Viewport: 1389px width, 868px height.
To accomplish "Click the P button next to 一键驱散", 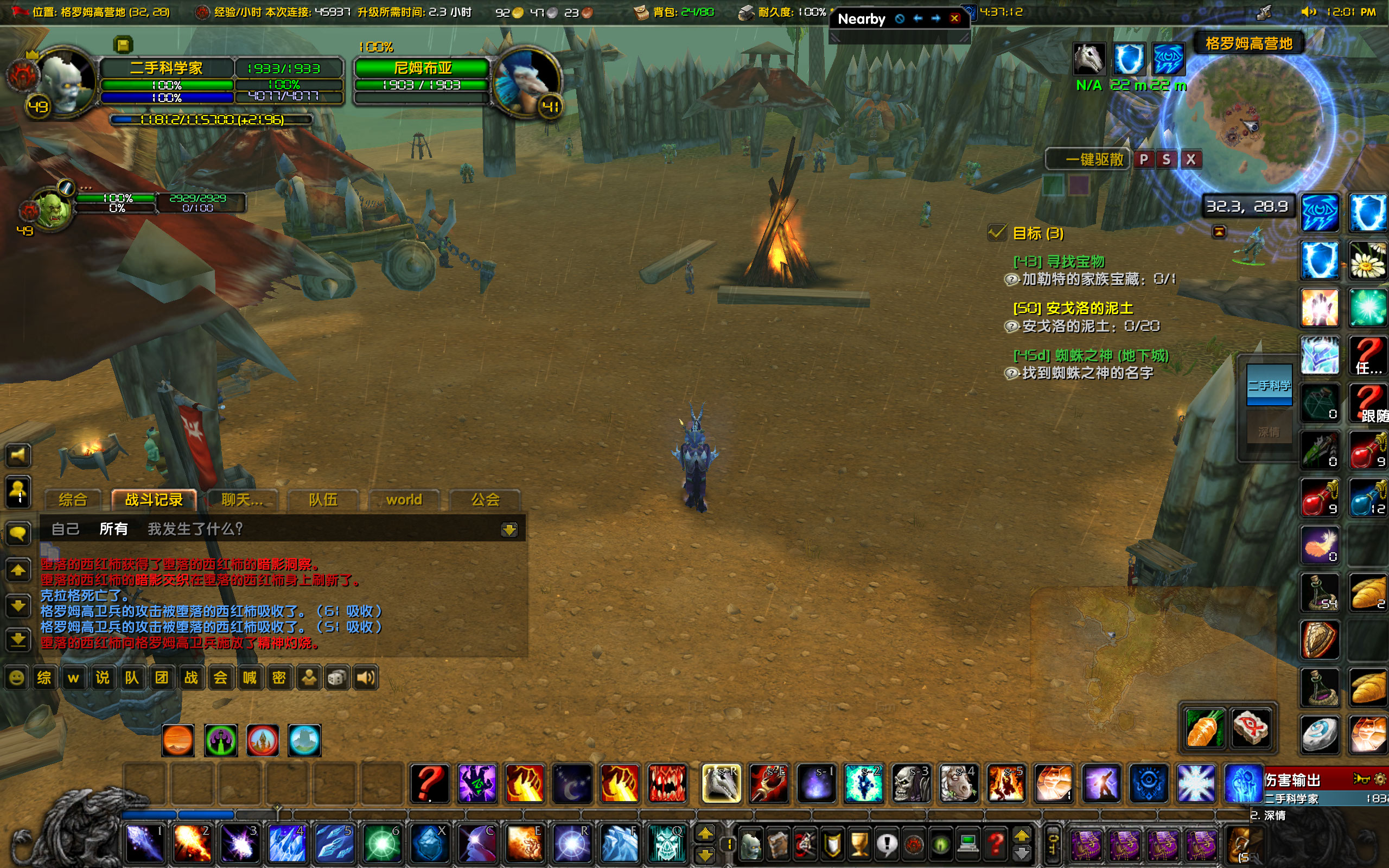I will click(x=1143, y=159).
